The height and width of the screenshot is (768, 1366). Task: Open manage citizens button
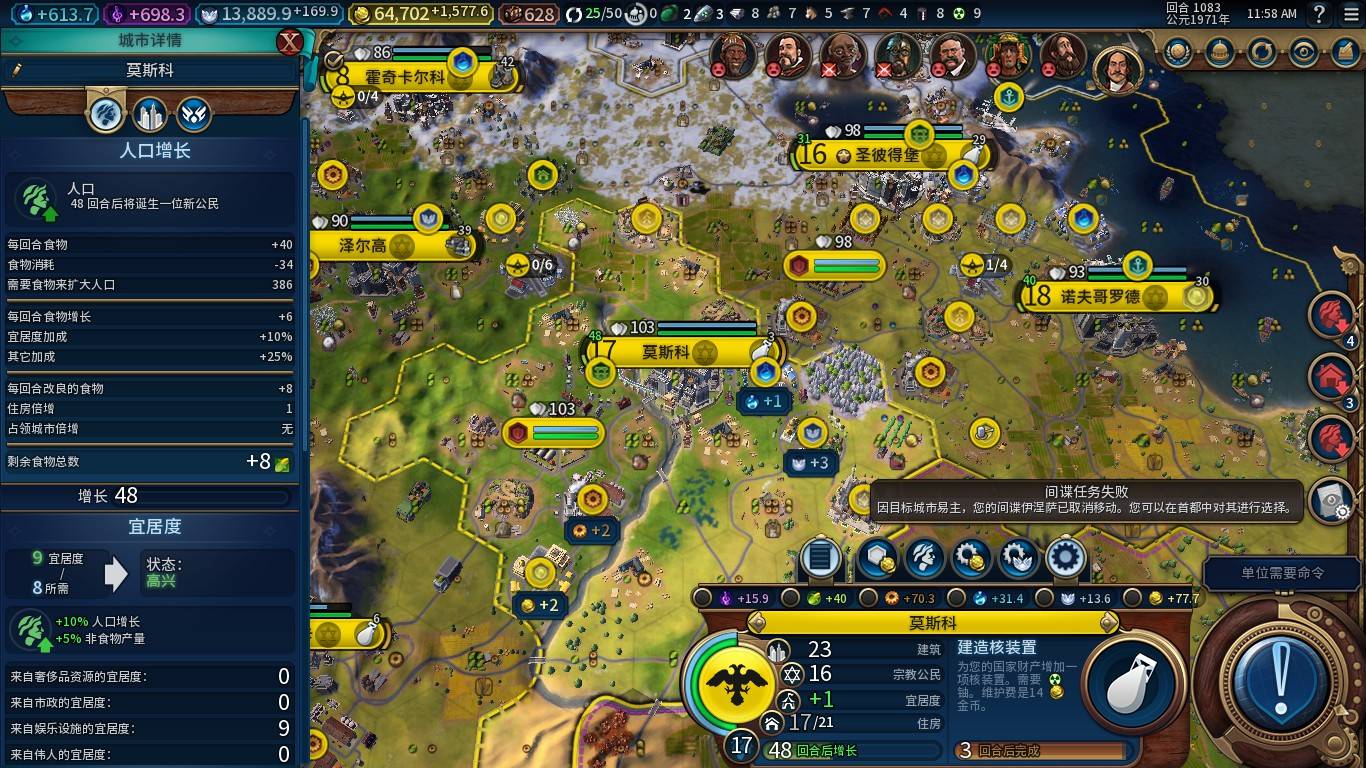(924, 557)
